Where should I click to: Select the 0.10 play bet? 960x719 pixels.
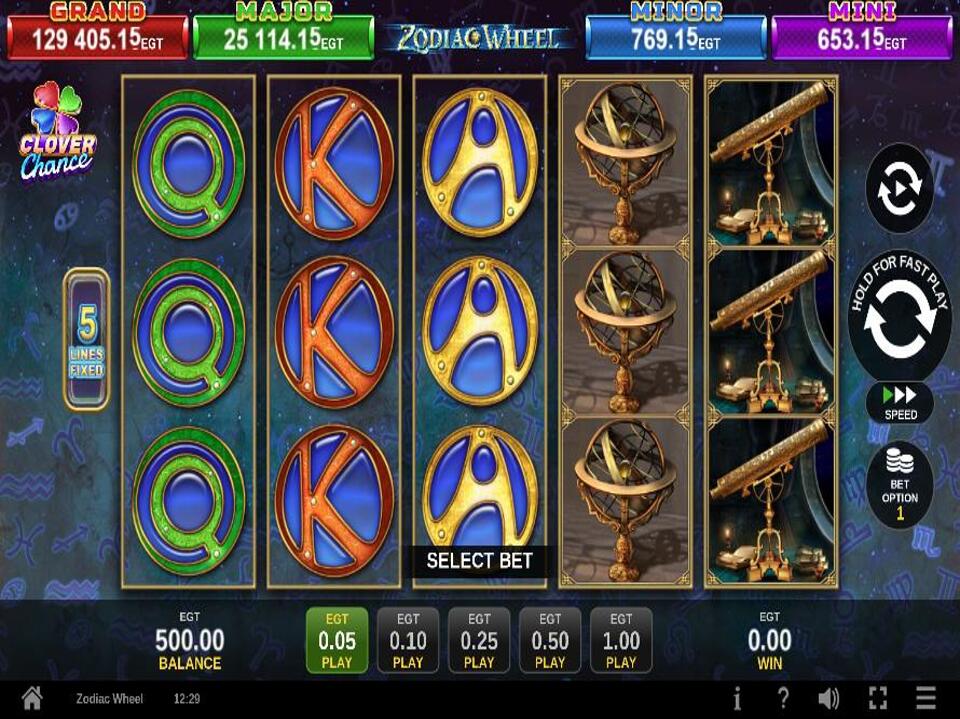[x=408, y=640]
